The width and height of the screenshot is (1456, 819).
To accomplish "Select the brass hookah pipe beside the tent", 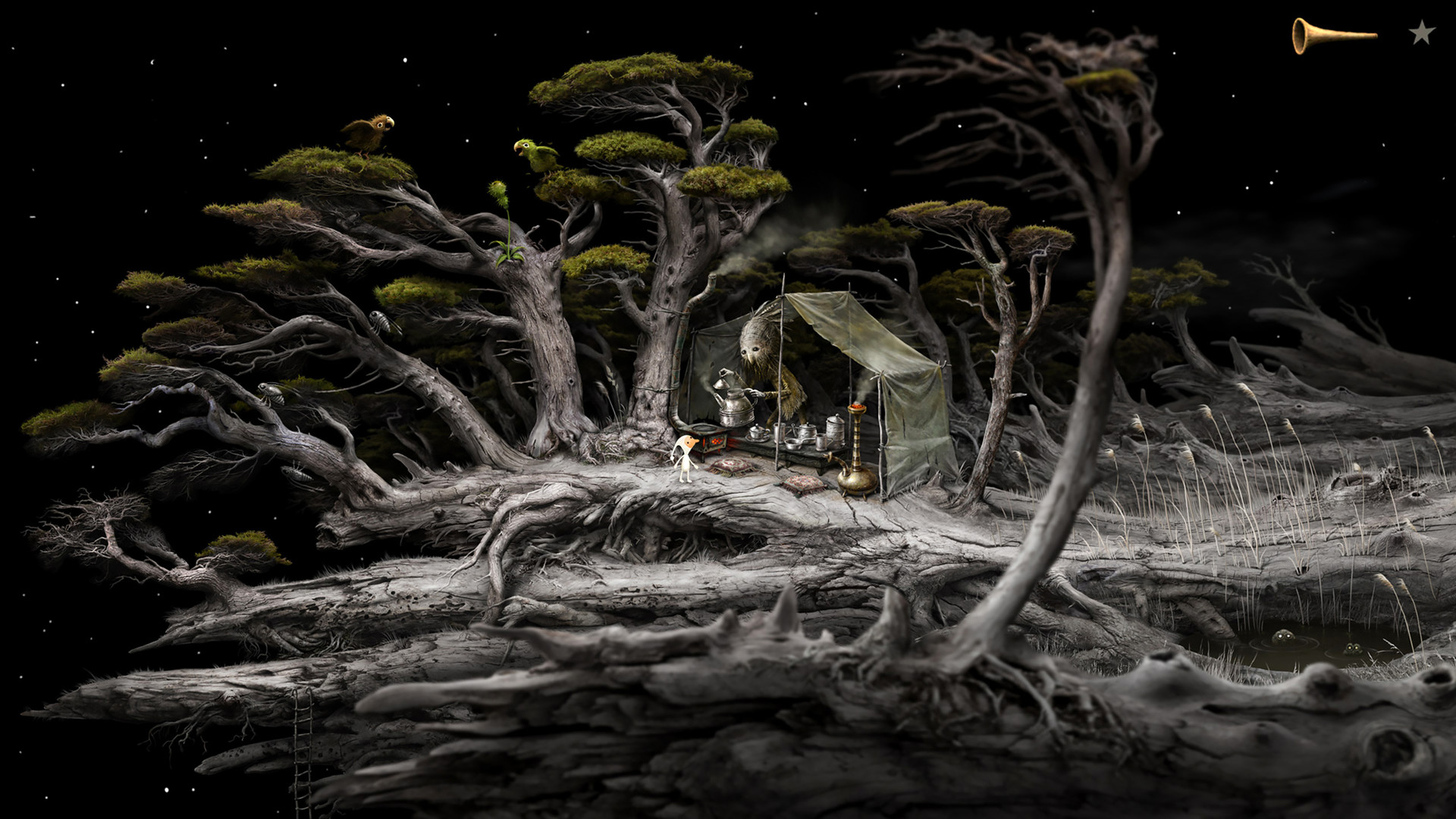I will tap(857, 479).
